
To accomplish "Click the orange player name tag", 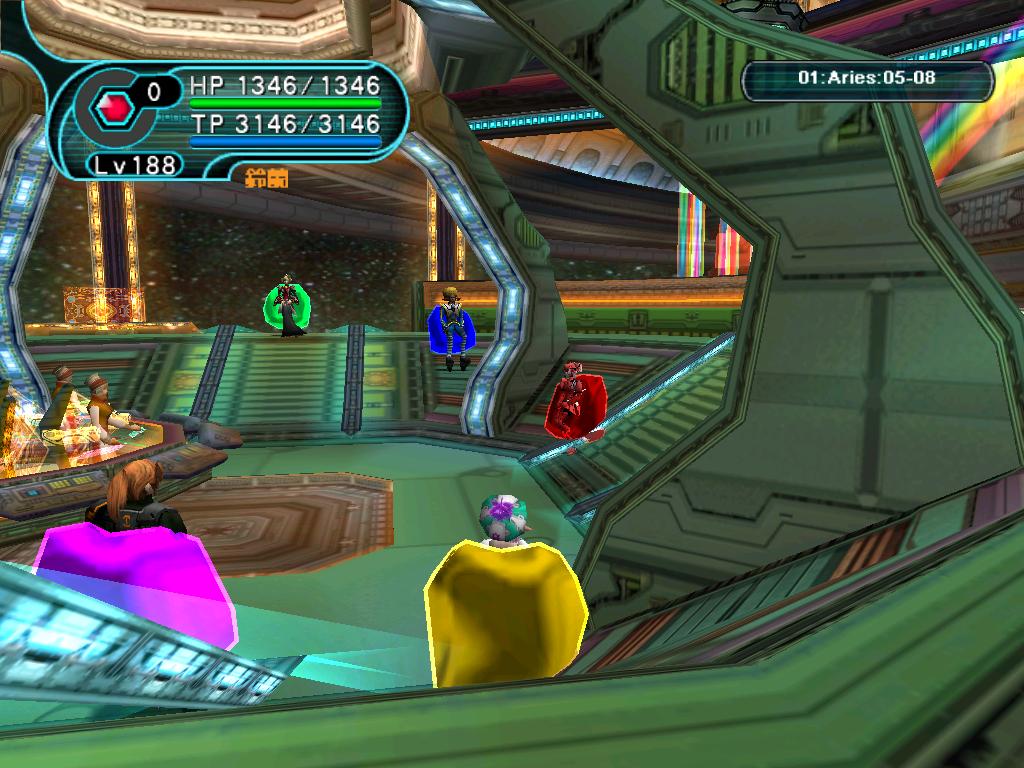I will tap(266, 178).
